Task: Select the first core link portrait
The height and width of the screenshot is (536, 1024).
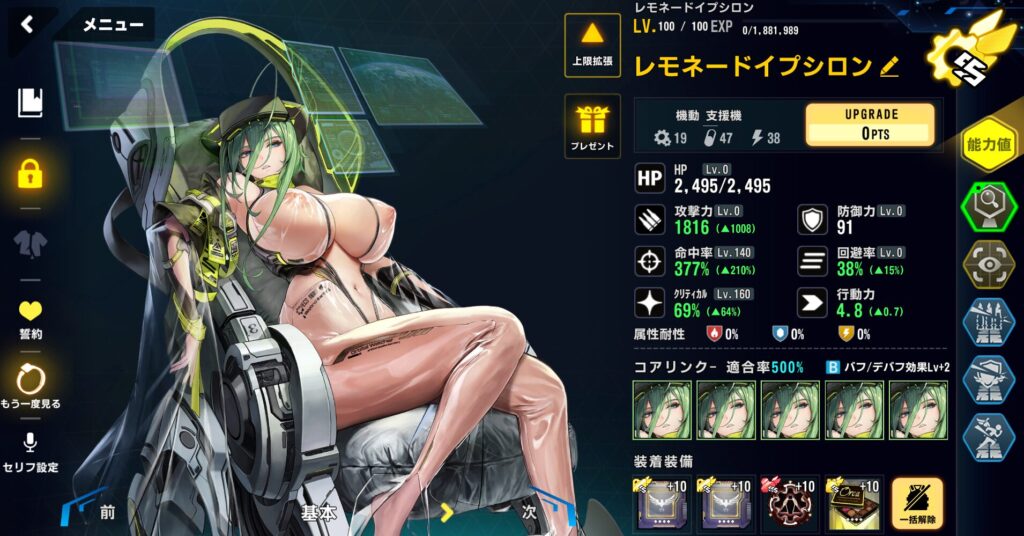Action: click(x=661, y=410)
